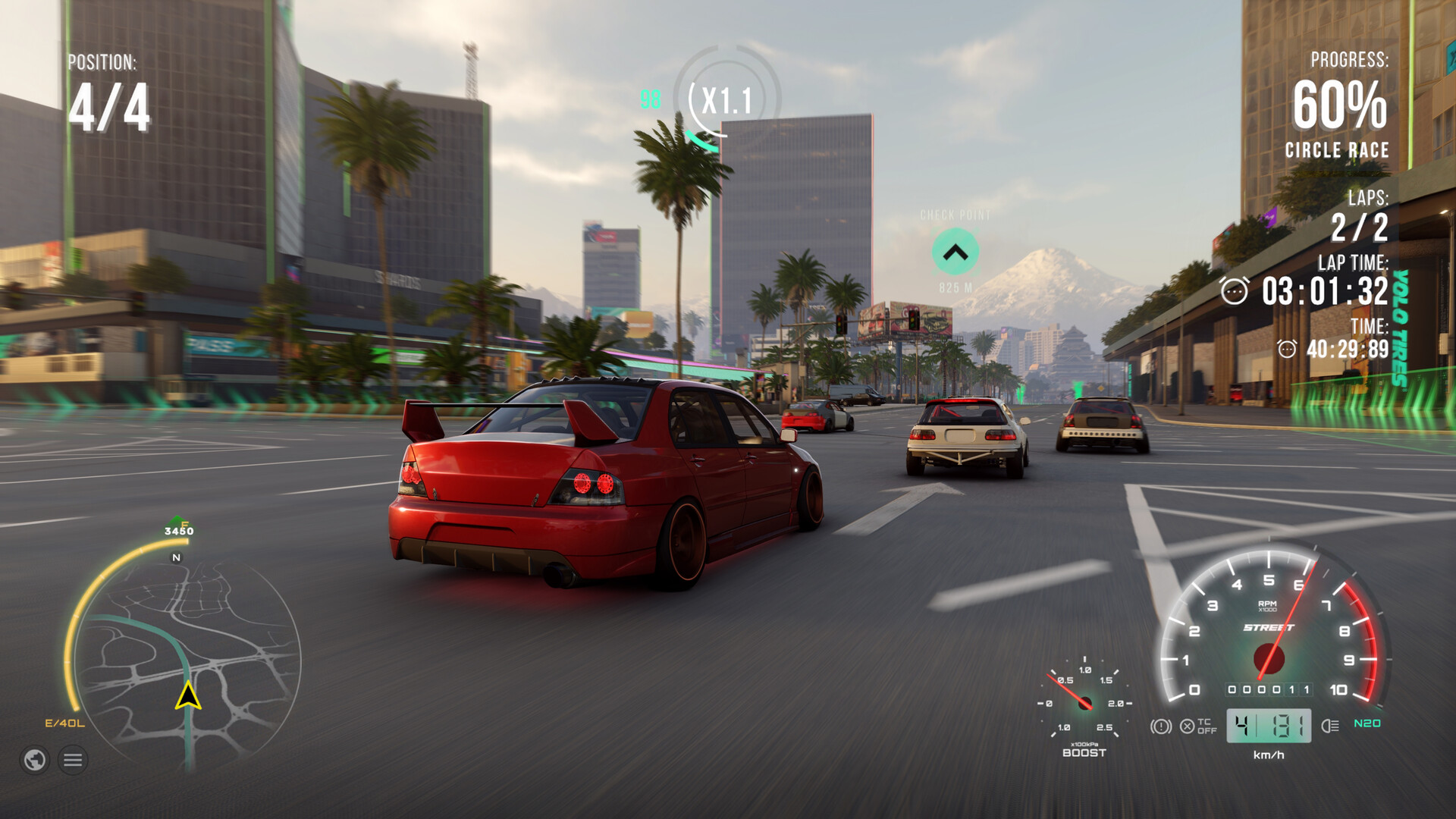Click the handbrake warning indicator icon
Screen dimensions: 1456x819
1161,726
